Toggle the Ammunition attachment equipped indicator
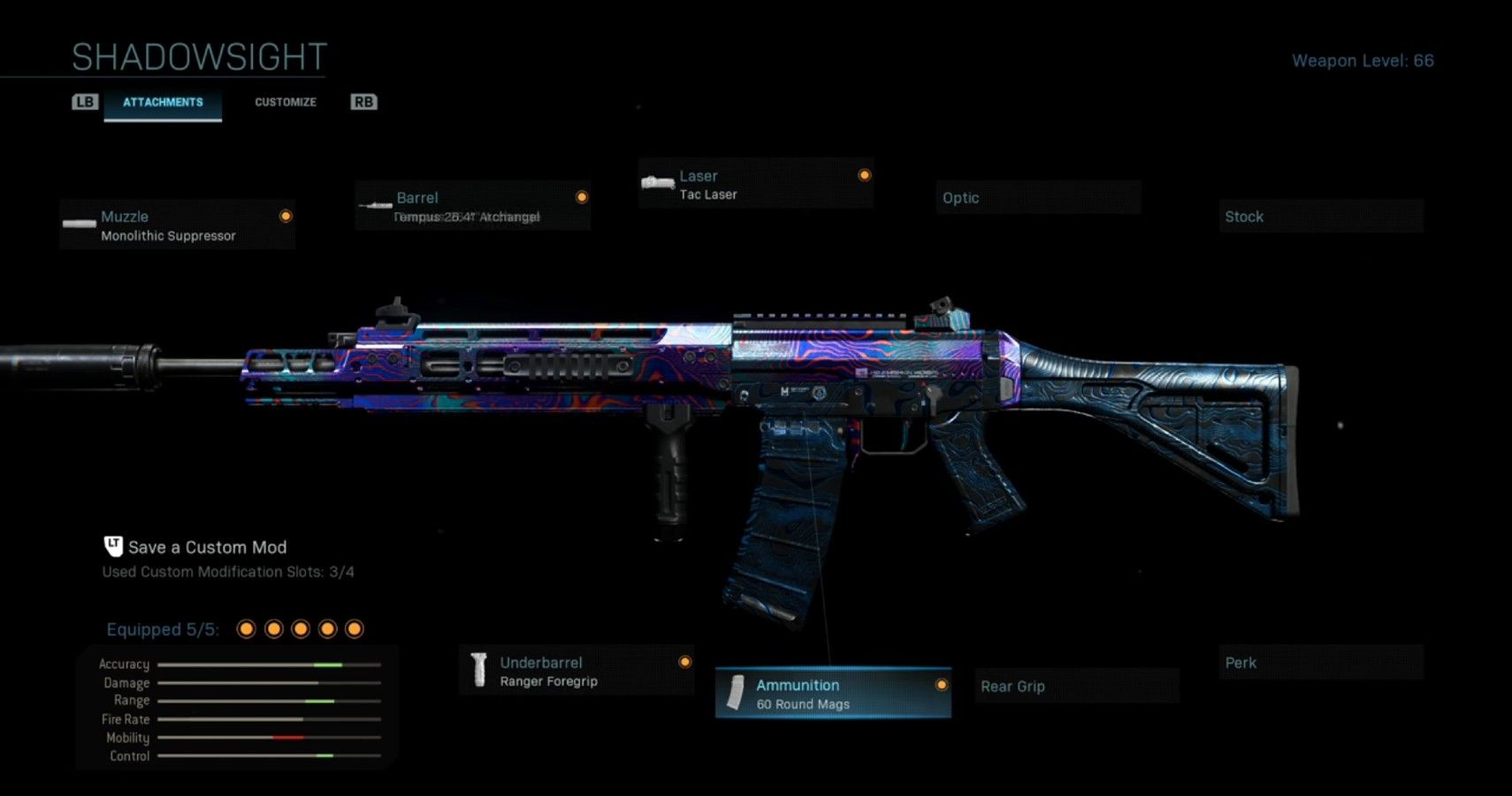 coord(940,684)
